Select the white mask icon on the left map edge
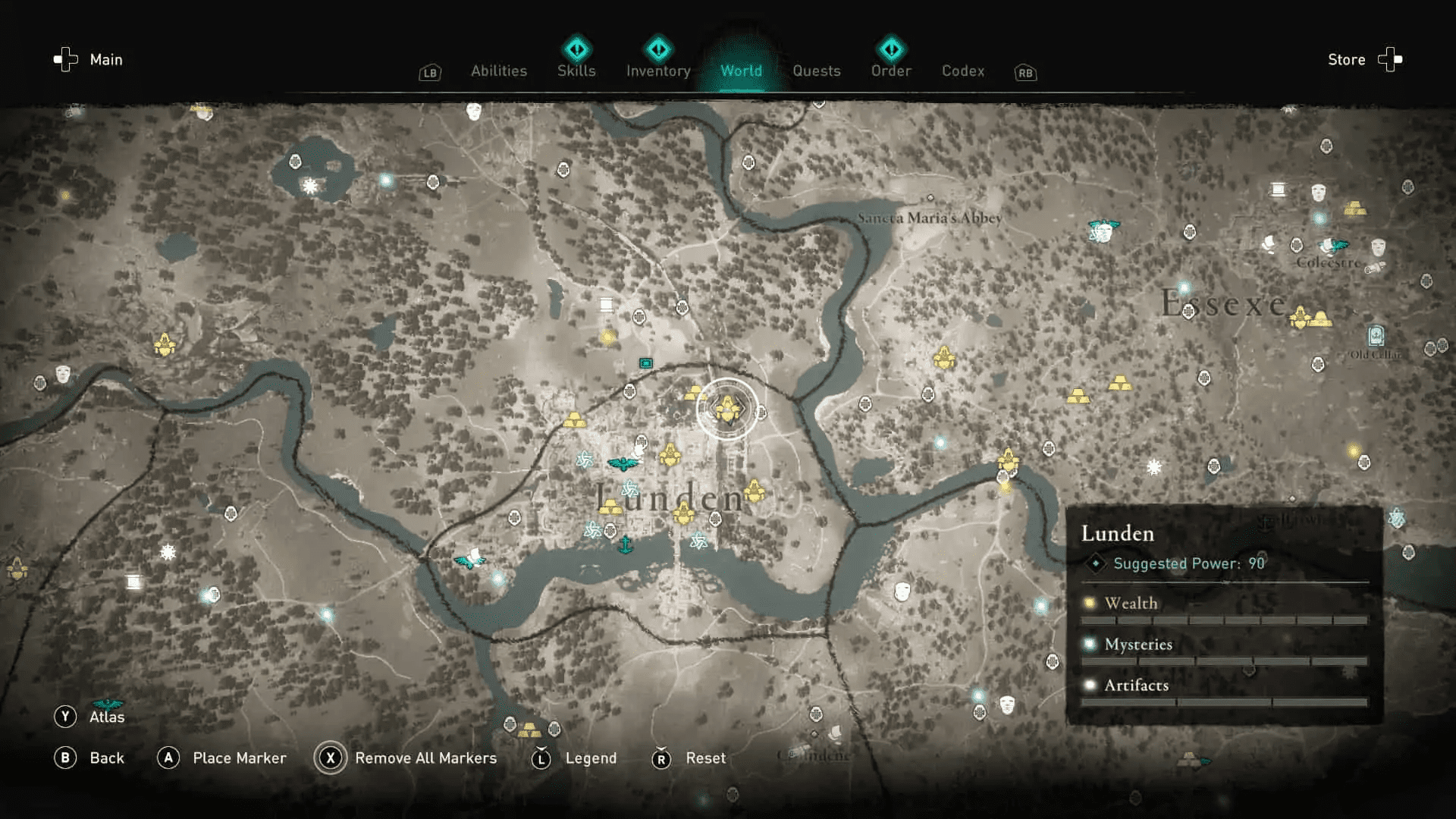 [62, 374]
